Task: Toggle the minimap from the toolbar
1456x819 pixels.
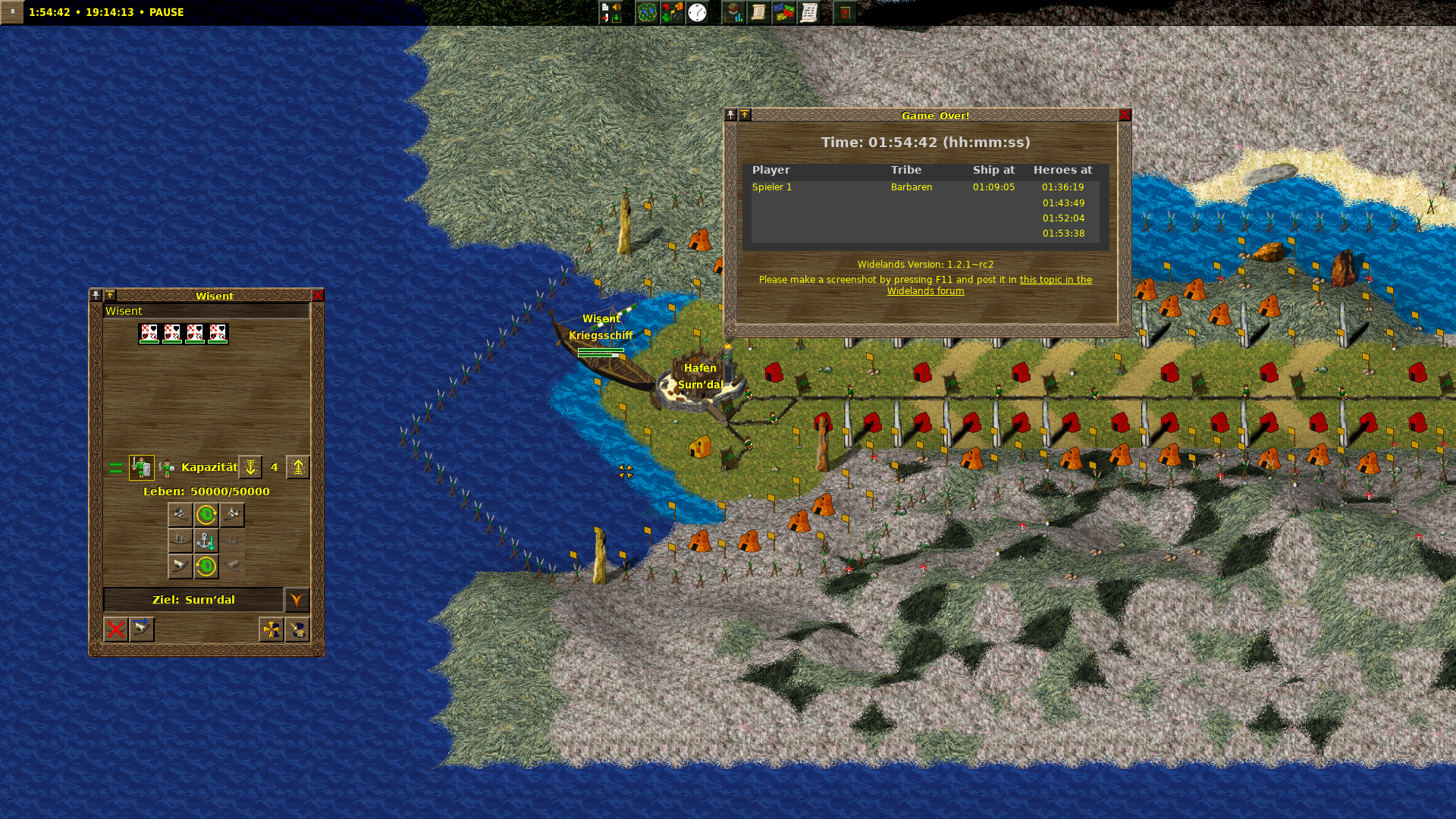Action: point(647,12)
